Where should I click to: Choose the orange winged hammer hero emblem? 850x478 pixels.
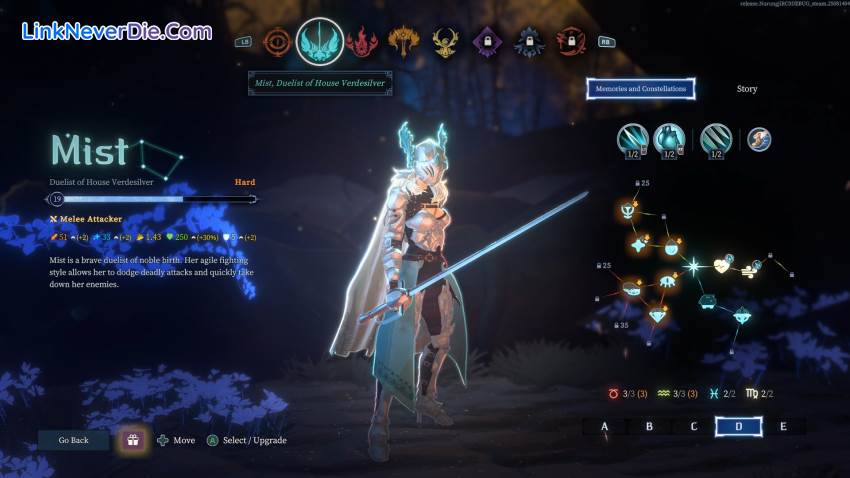click(404, 42)
